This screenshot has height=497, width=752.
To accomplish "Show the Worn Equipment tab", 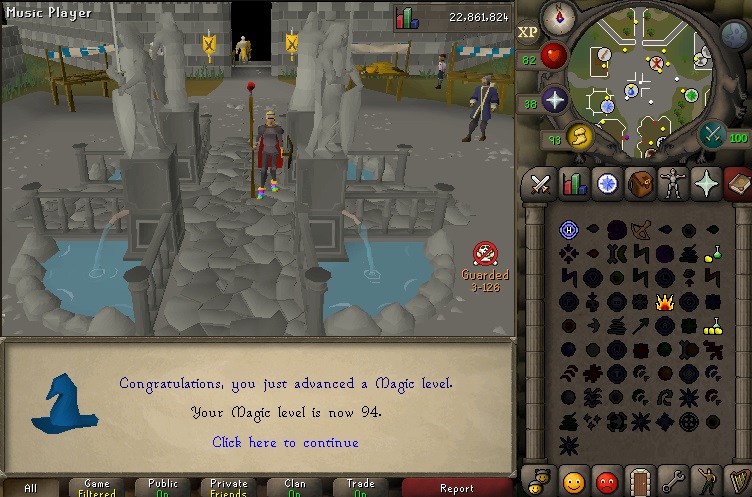I will click(673, 184).
